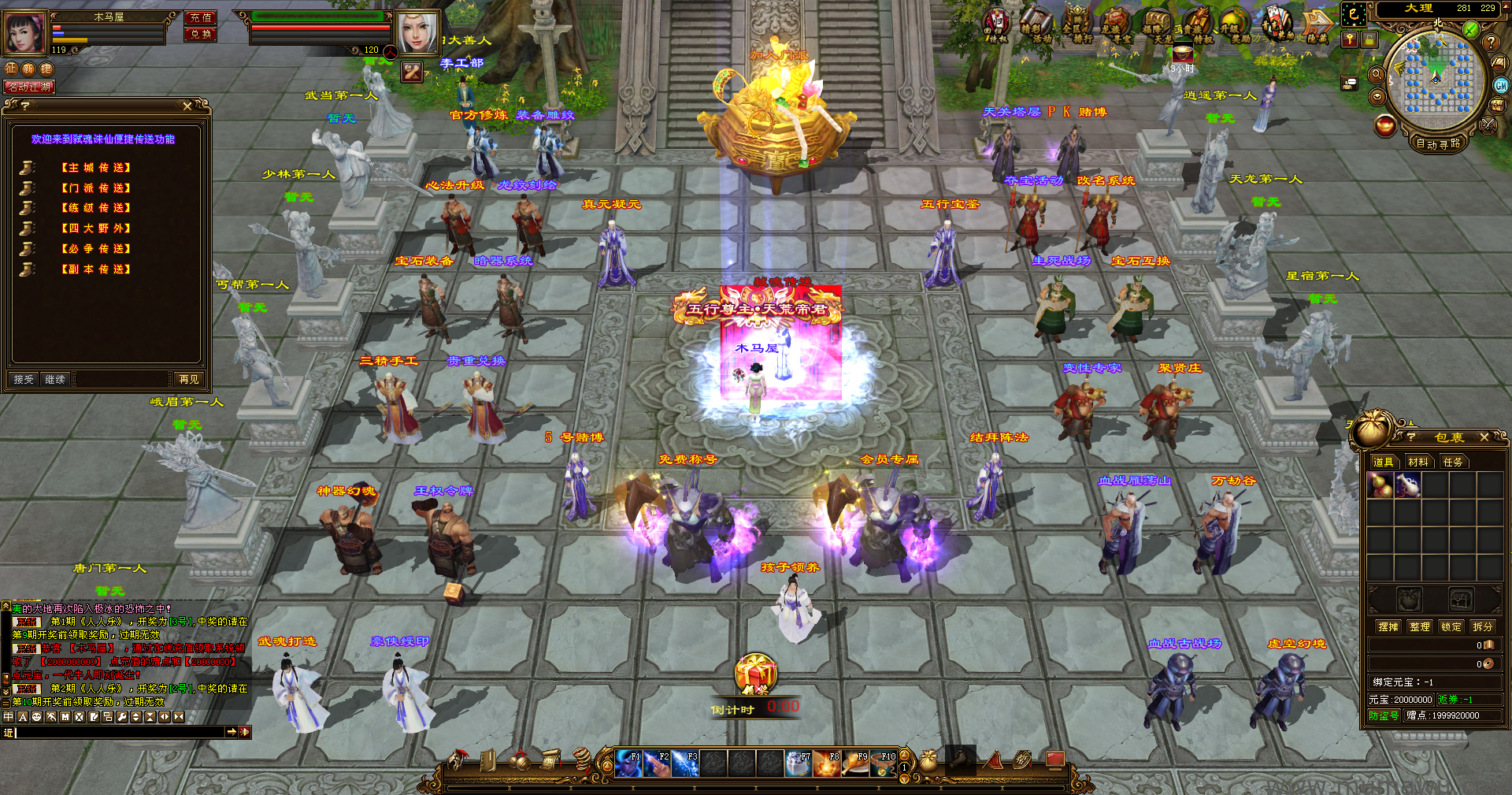Choose the 门派传送 teleport entry
This screenshot has width=1512, height=795.
click(x=96, y=188)
